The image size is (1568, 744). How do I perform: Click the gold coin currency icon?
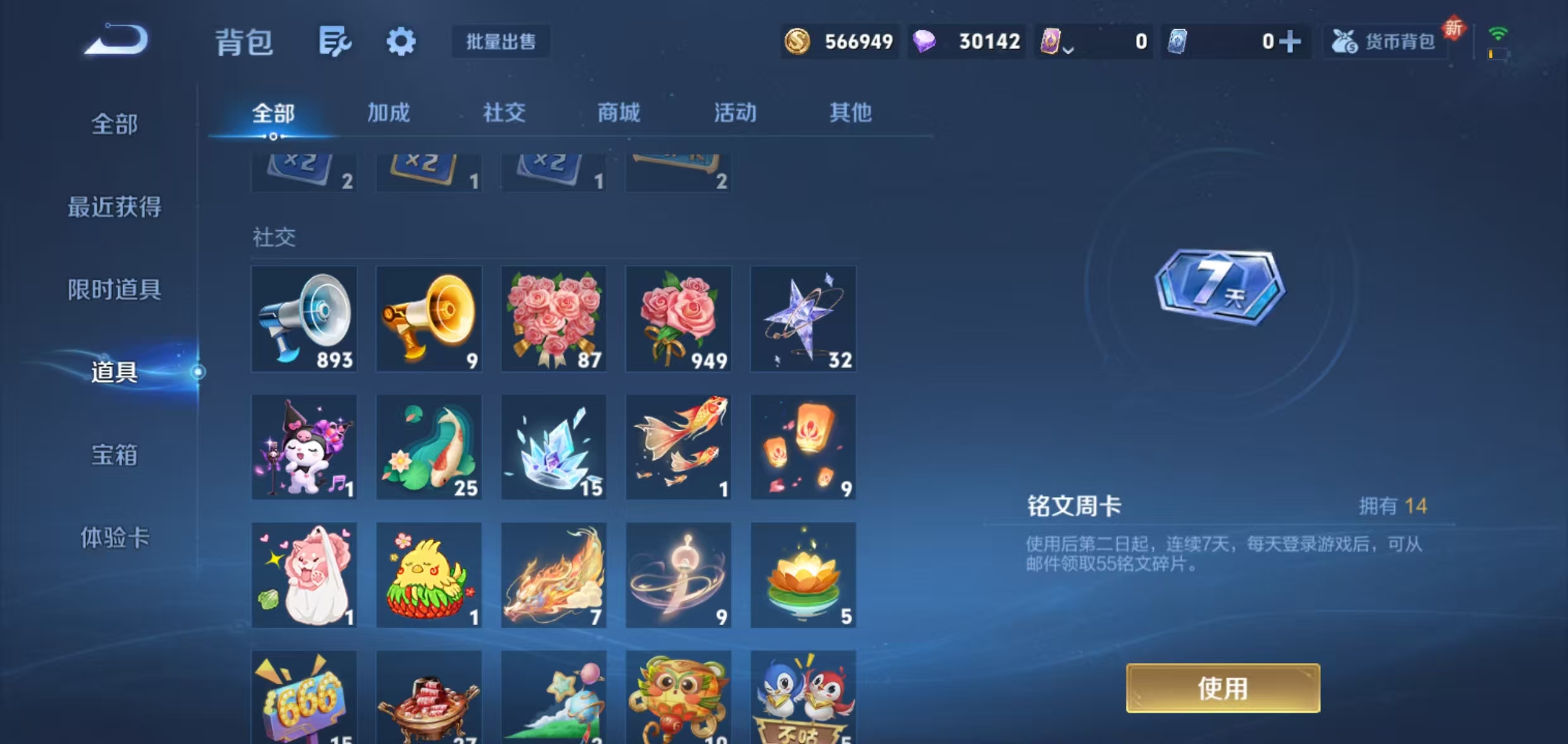point(798,42)
